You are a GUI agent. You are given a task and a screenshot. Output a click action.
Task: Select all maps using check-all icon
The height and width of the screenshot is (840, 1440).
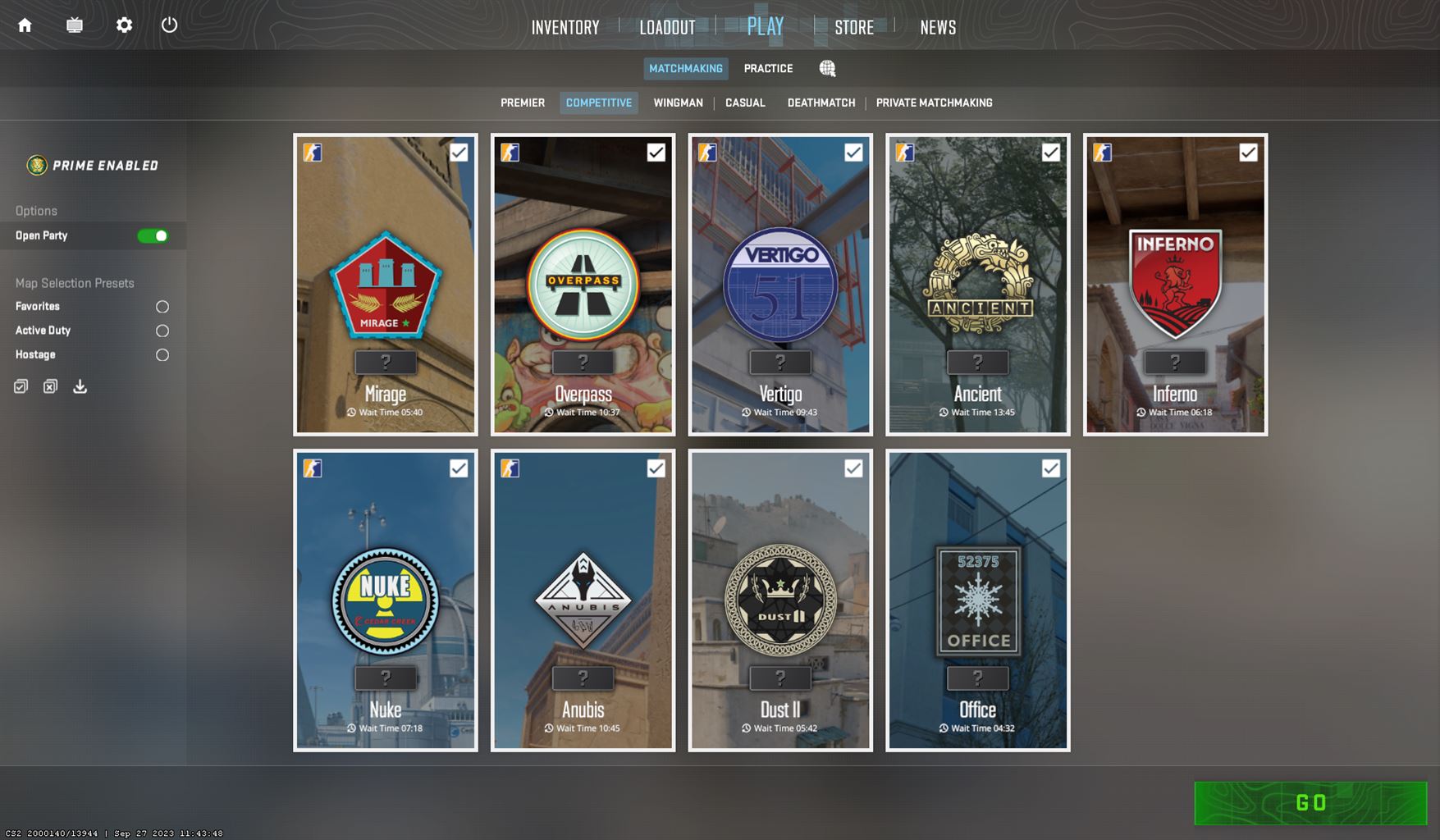pyautogui.click(x=20, y=386)
